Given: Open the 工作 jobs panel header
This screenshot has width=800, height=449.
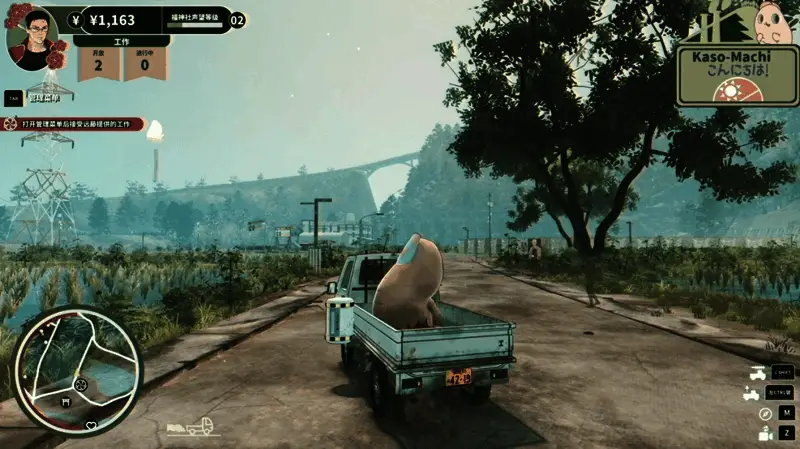Looking at the screenshot, I should click(122, 42).
